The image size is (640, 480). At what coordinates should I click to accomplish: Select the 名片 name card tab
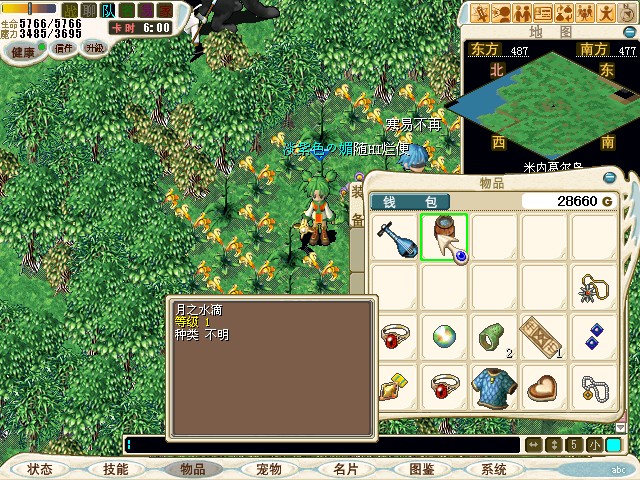(344, 469)
